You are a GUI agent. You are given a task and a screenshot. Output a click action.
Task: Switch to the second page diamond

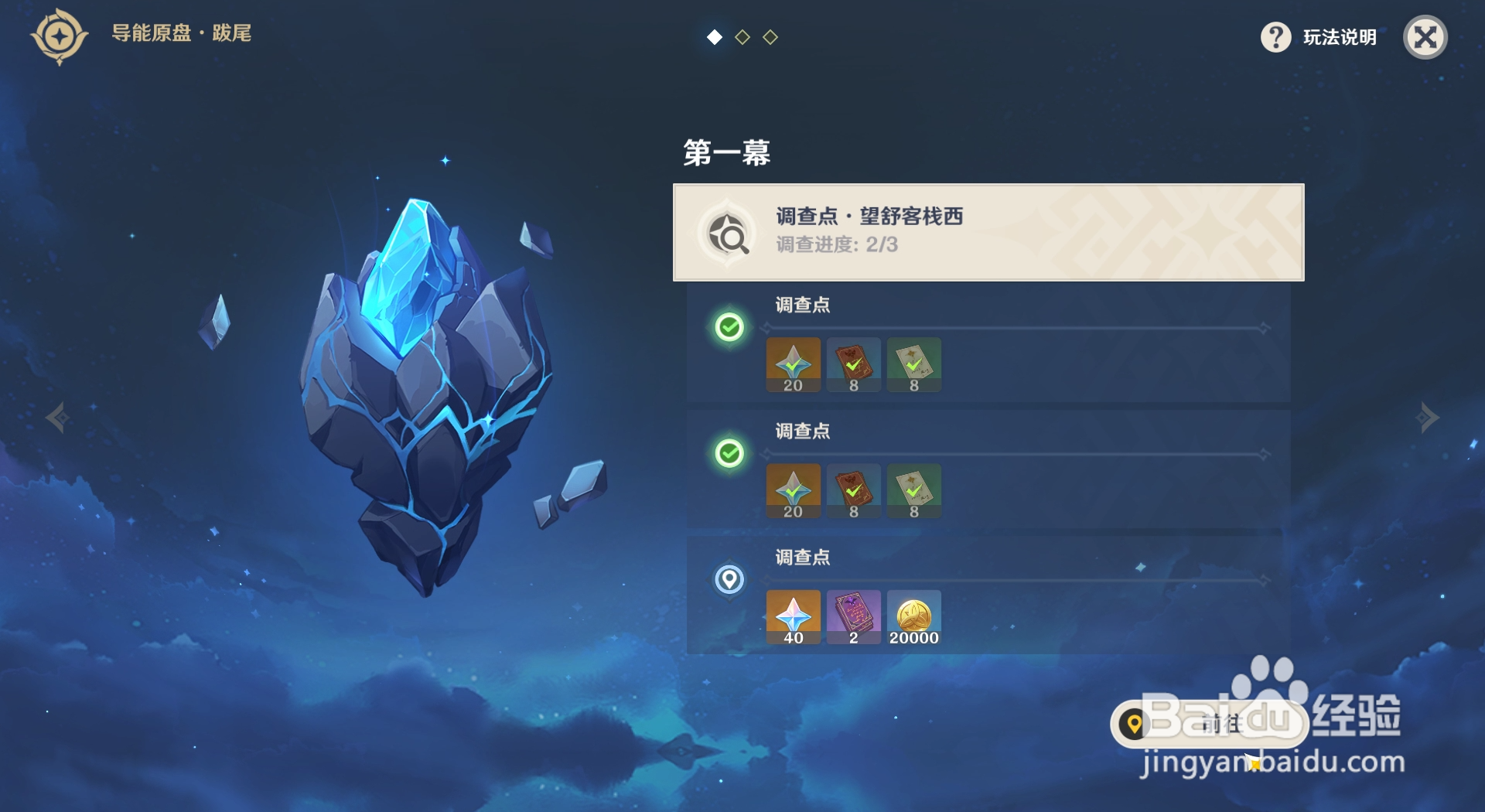click(x=742, y=36)
